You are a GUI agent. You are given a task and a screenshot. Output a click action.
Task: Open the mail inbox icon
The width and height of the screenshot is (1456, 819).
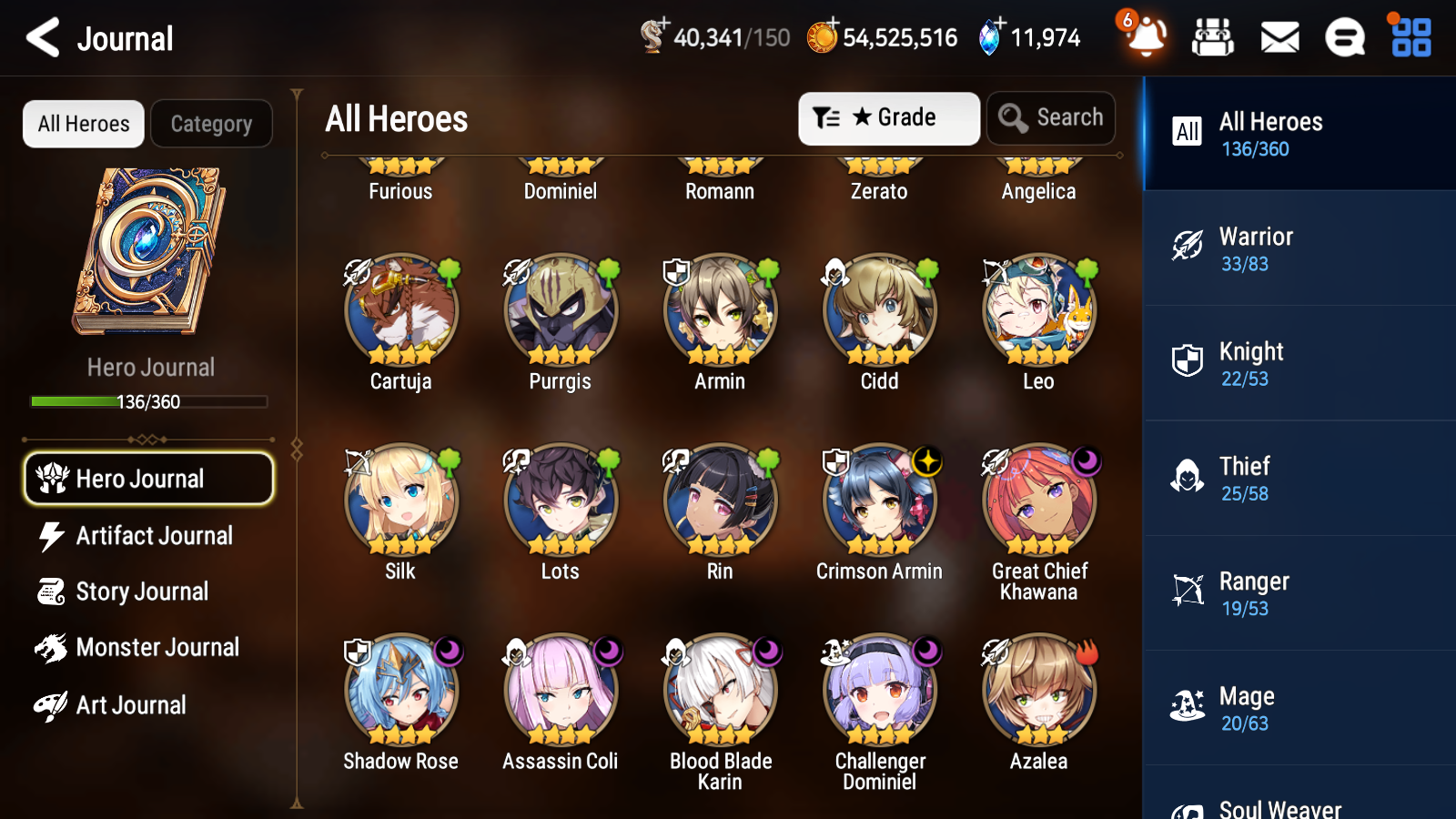coord(1279,37)
